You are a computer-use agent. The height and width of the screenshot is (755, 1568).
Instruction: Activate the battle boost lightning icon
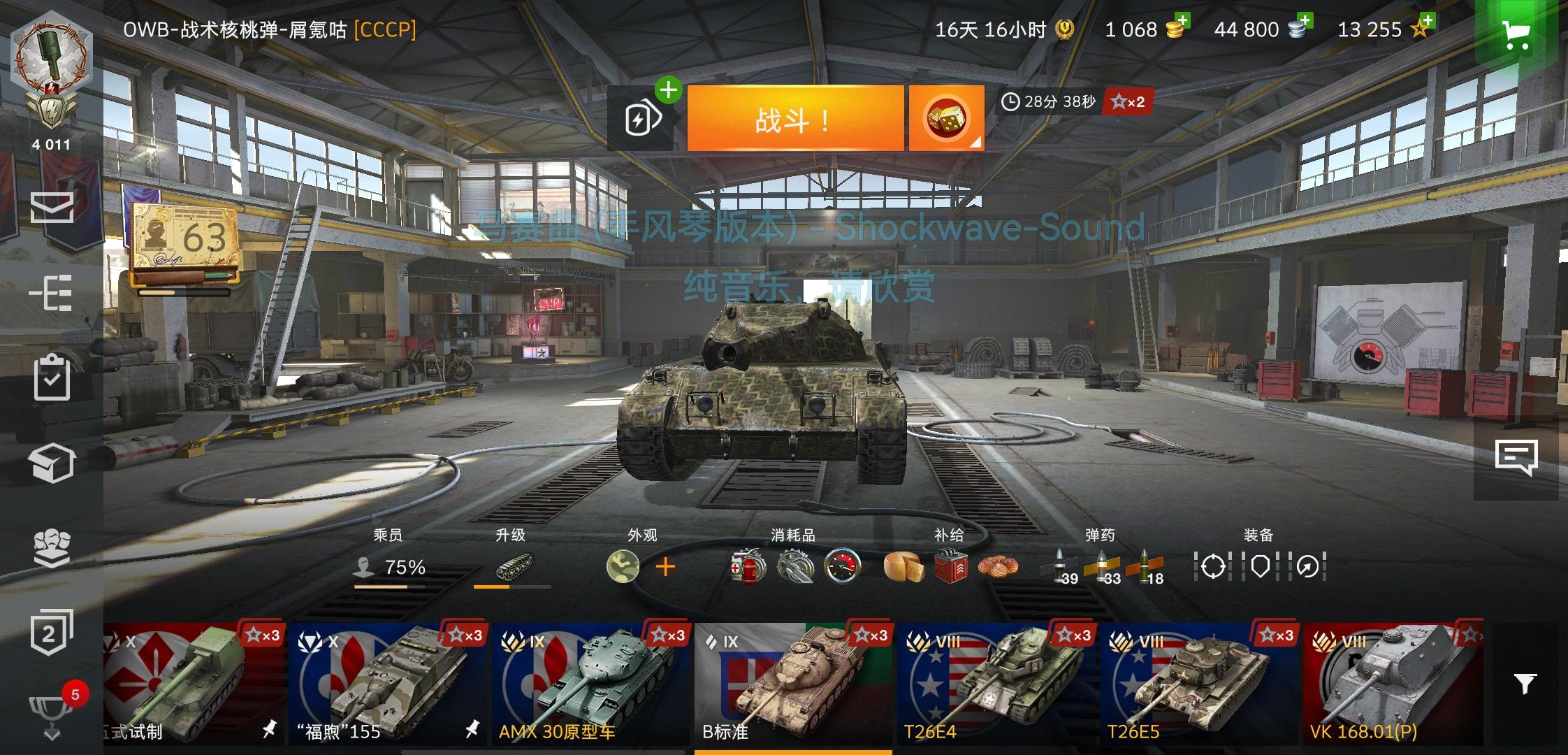pos(644,117)
